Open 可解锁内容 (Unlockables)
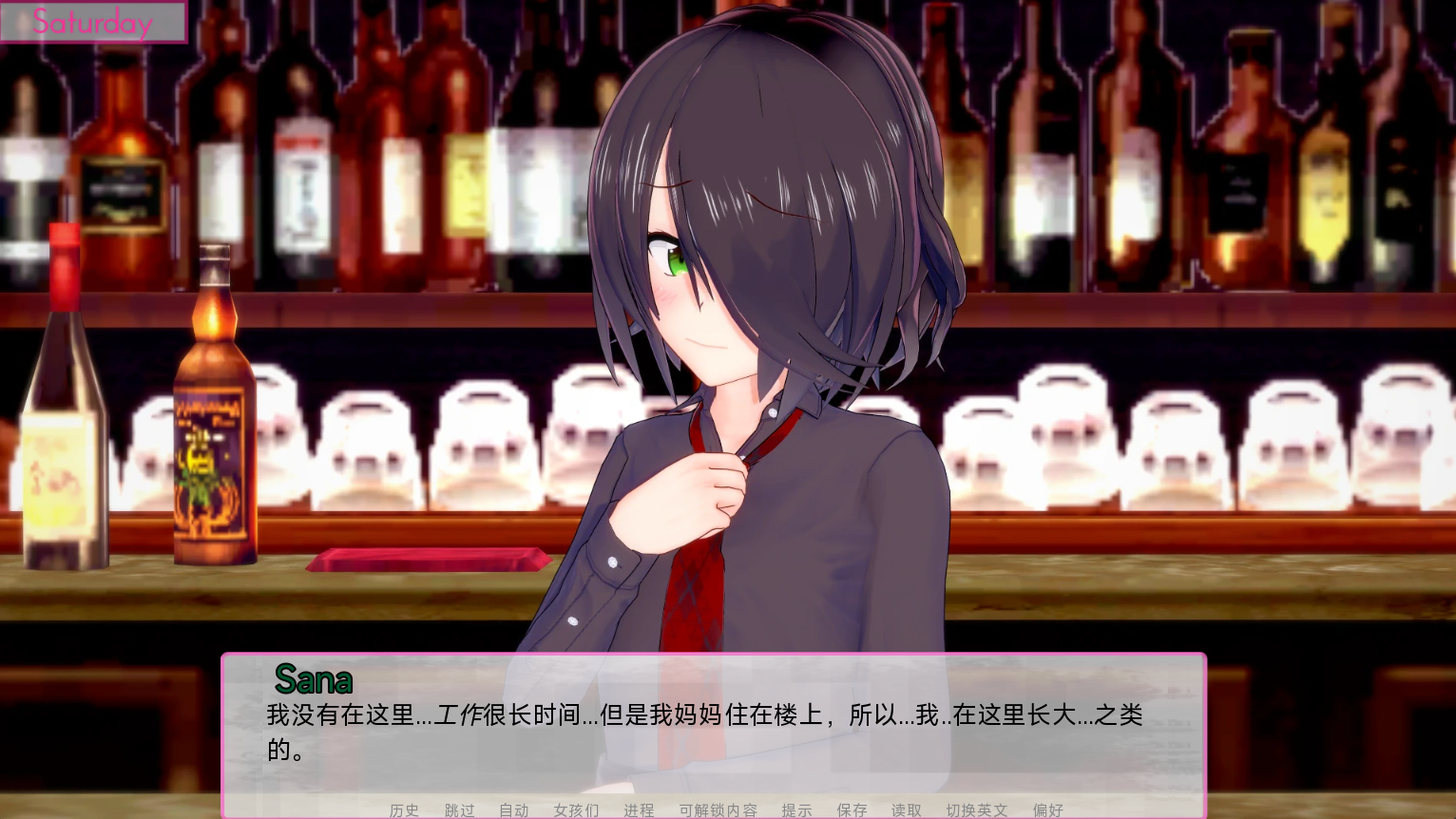 click(718, 810)
